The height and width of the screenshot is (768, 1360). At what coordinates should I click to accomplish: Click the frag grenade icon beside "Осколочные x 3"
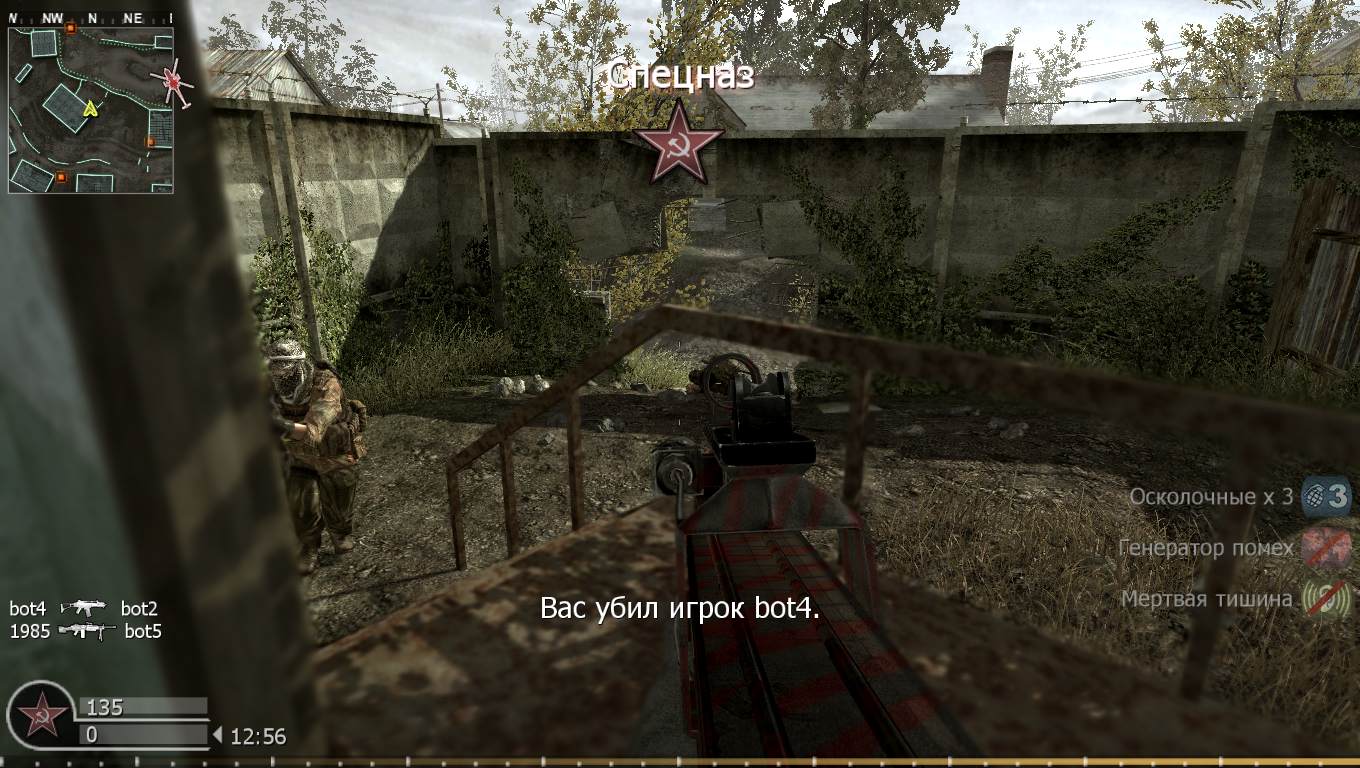click(1315, 495)
